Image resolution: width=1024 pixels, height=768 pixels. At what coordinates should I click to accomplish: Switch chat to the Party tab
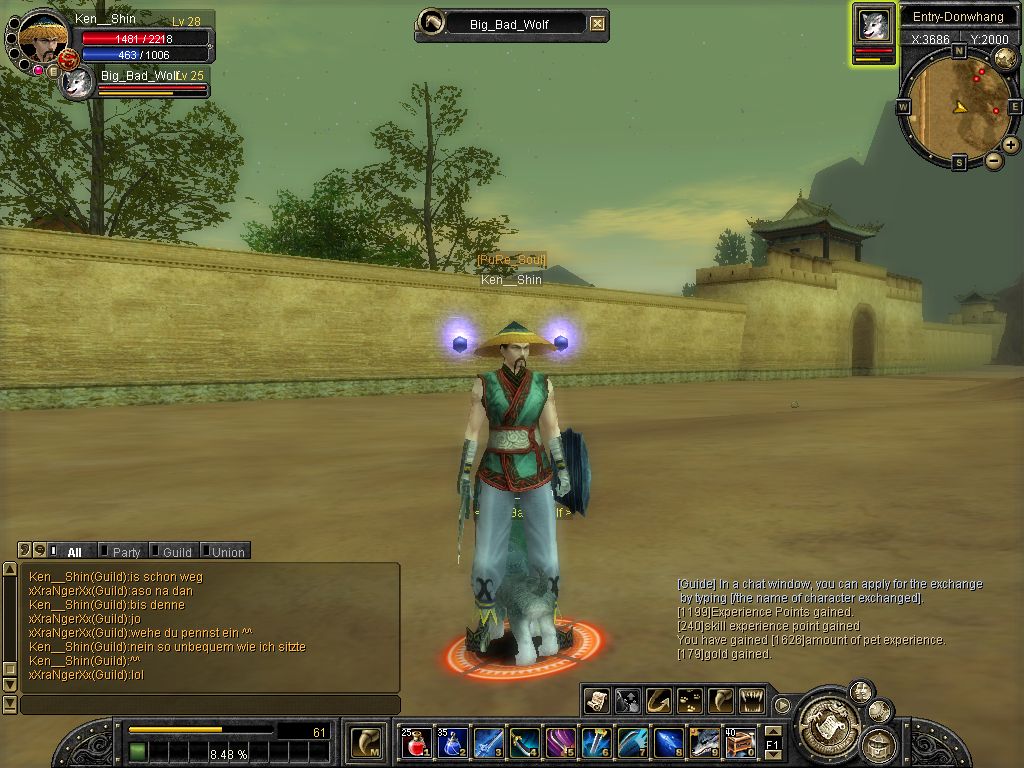[x=122, y=551]
